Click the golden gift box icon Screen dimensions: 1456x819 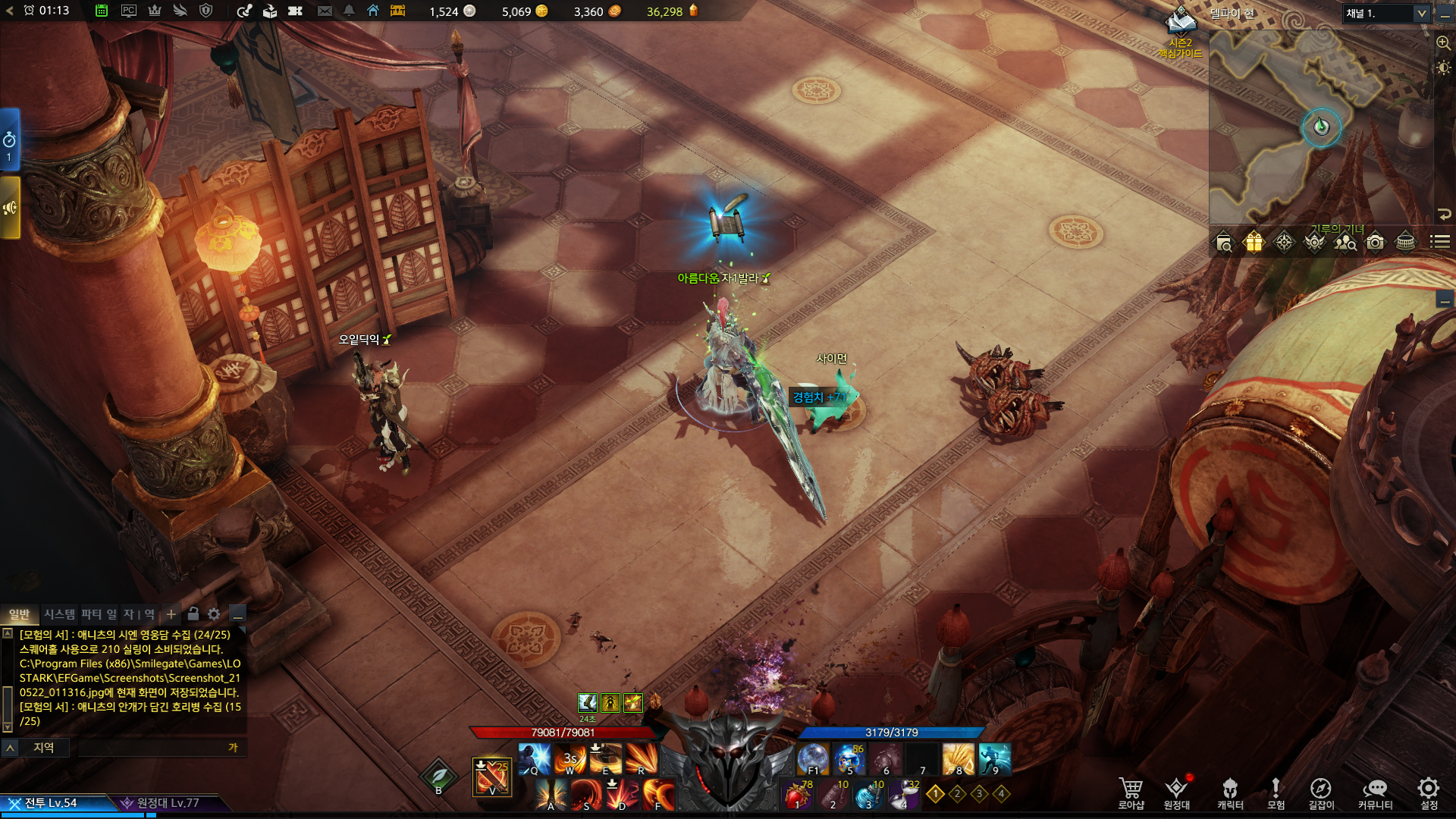(x=1254, y=243)
